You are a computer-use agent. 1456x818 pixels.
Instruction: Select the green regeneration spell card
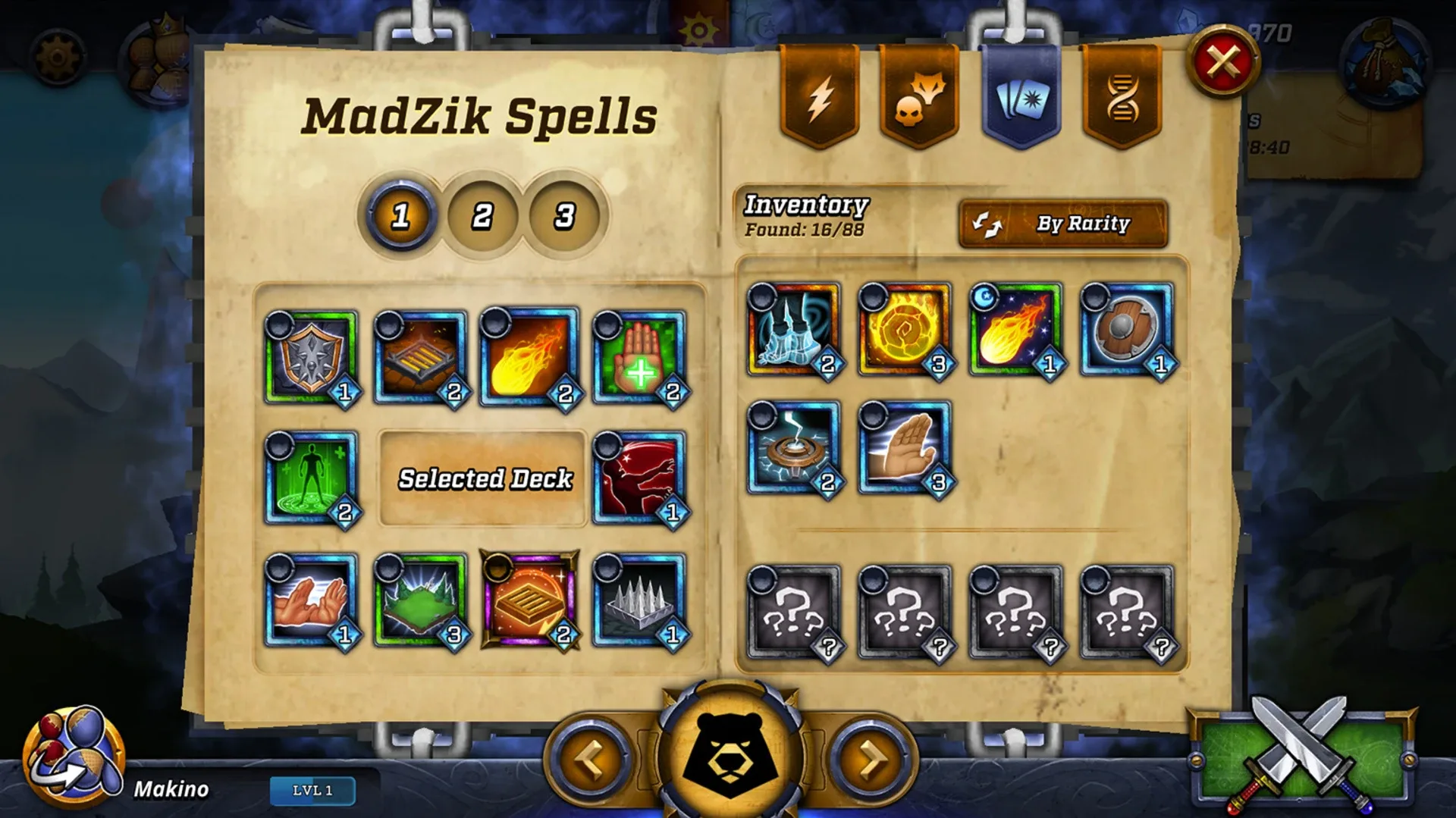point(309,478)
